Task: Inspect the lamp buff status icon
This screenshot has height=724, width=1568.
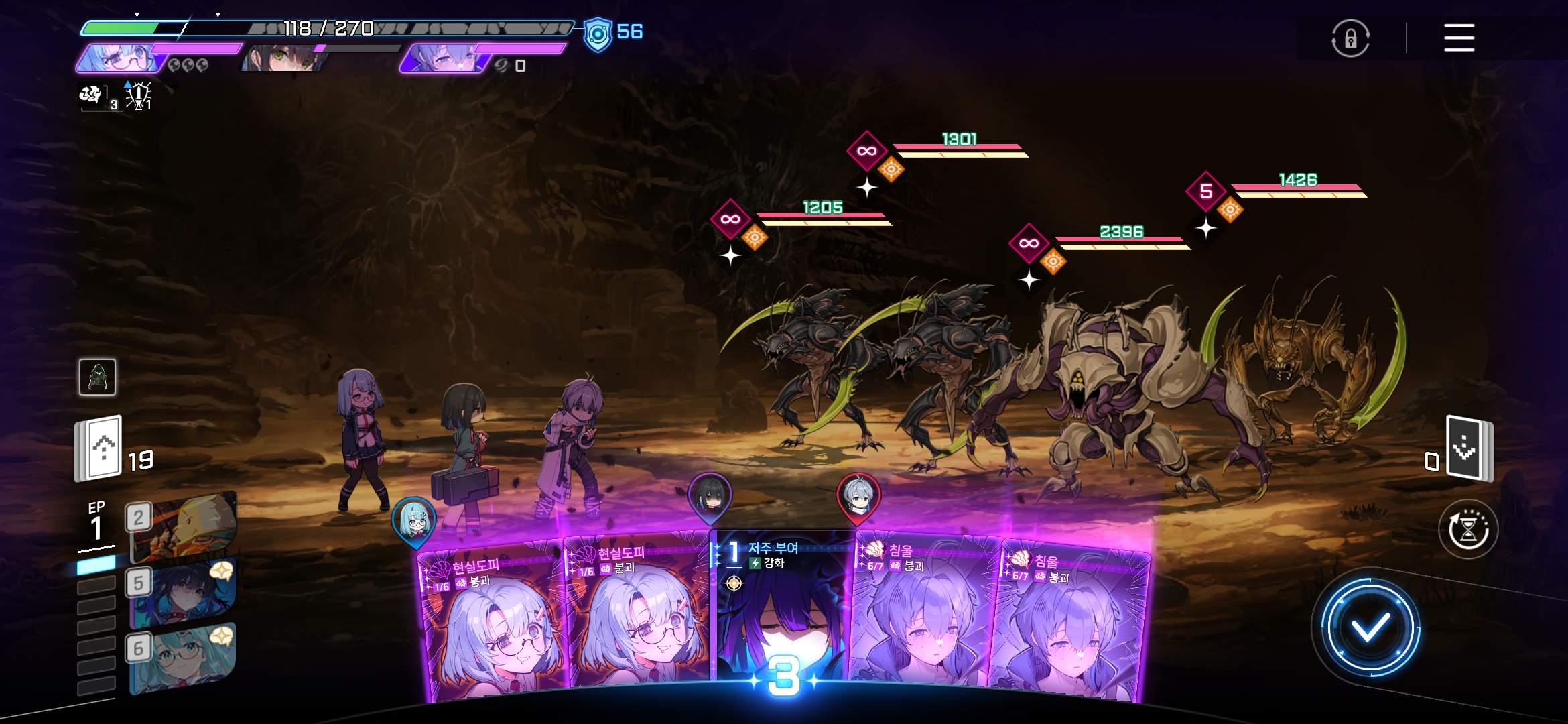Action: pyautogui.click(x=139, y=96)
